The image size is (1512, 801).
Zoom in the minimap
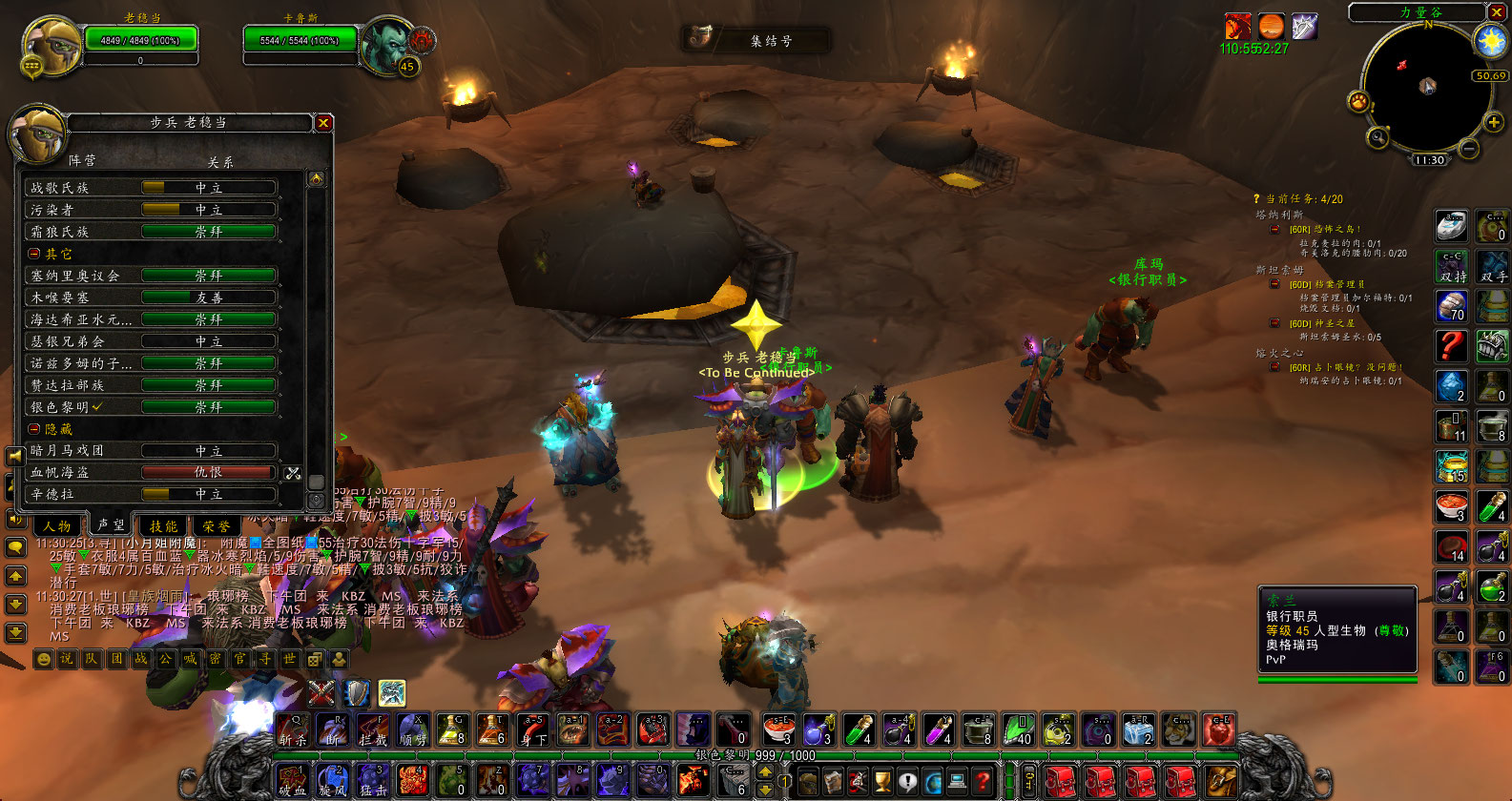(1494, 123)
